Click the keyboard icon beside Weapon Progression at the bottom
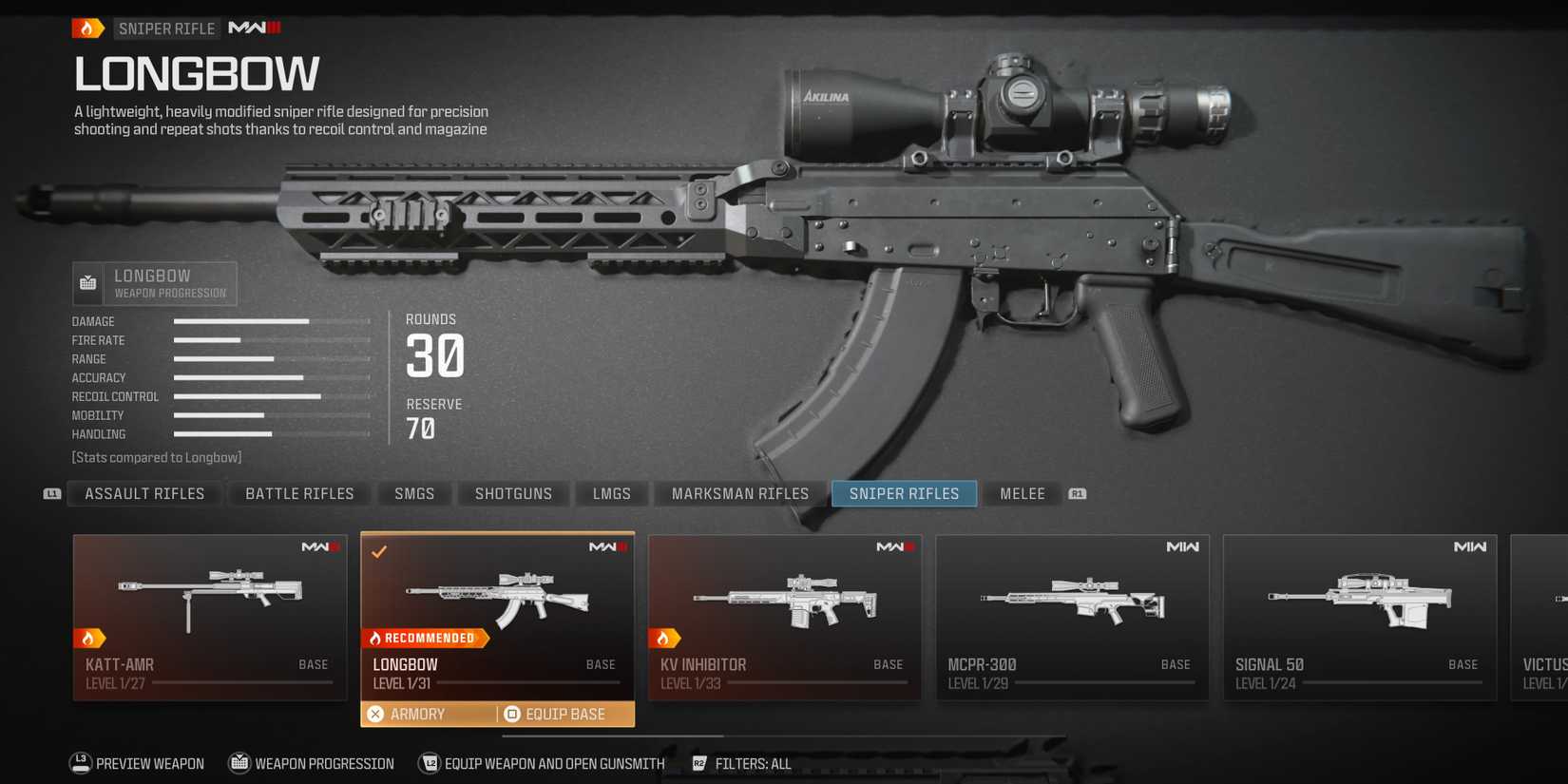The image size is (1568, 784). [238, 762]
